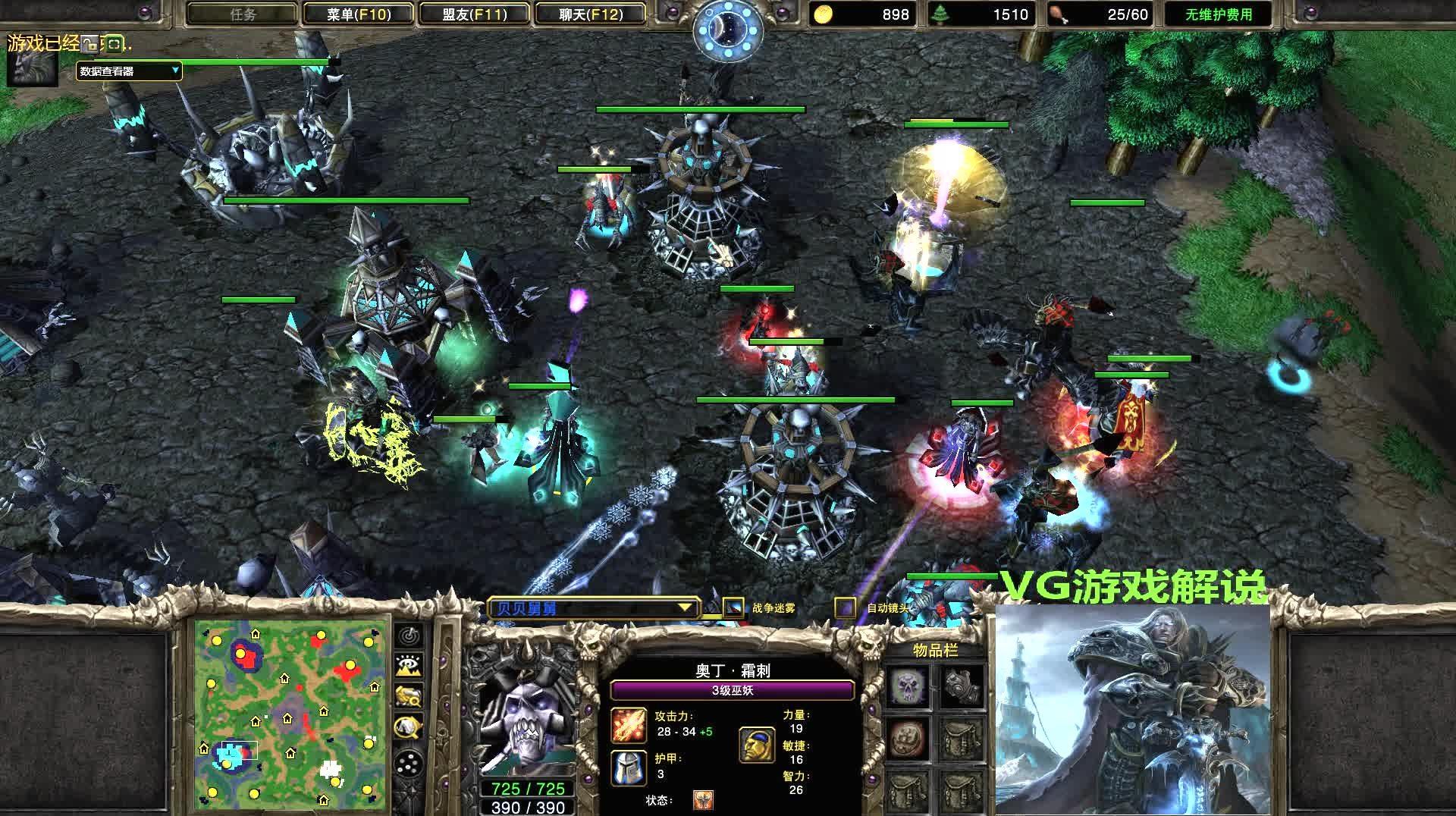This screenshot has width=1456, height=816.
Task: Open the 菜单 (F10) menu
Action: (x=359, y=14)
